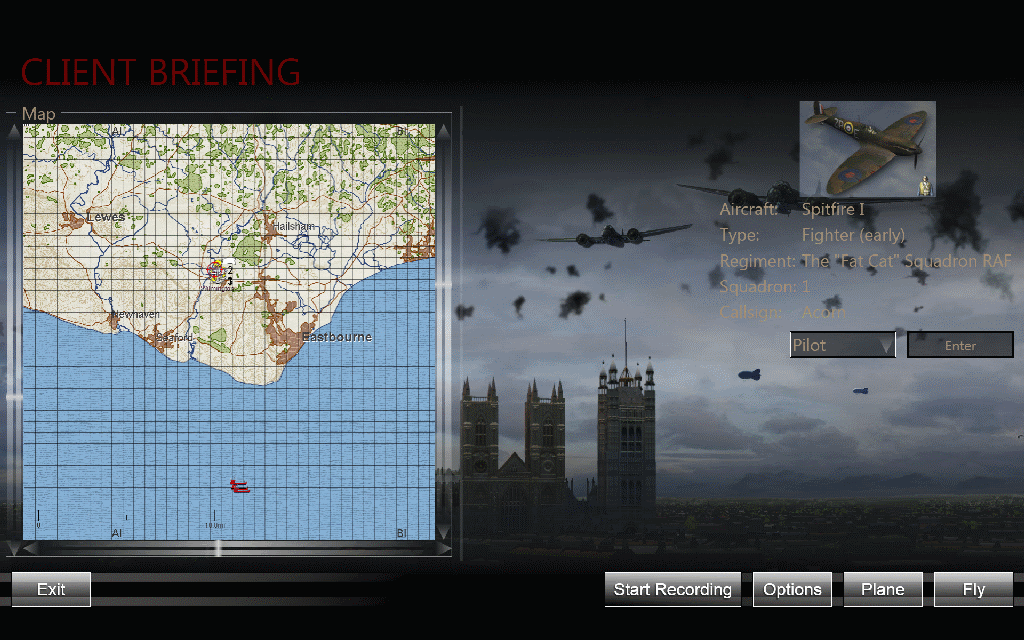Select the airfield marker cluster on the map
The width and height of the screenshot is (1024, 640).
point(219,271)
